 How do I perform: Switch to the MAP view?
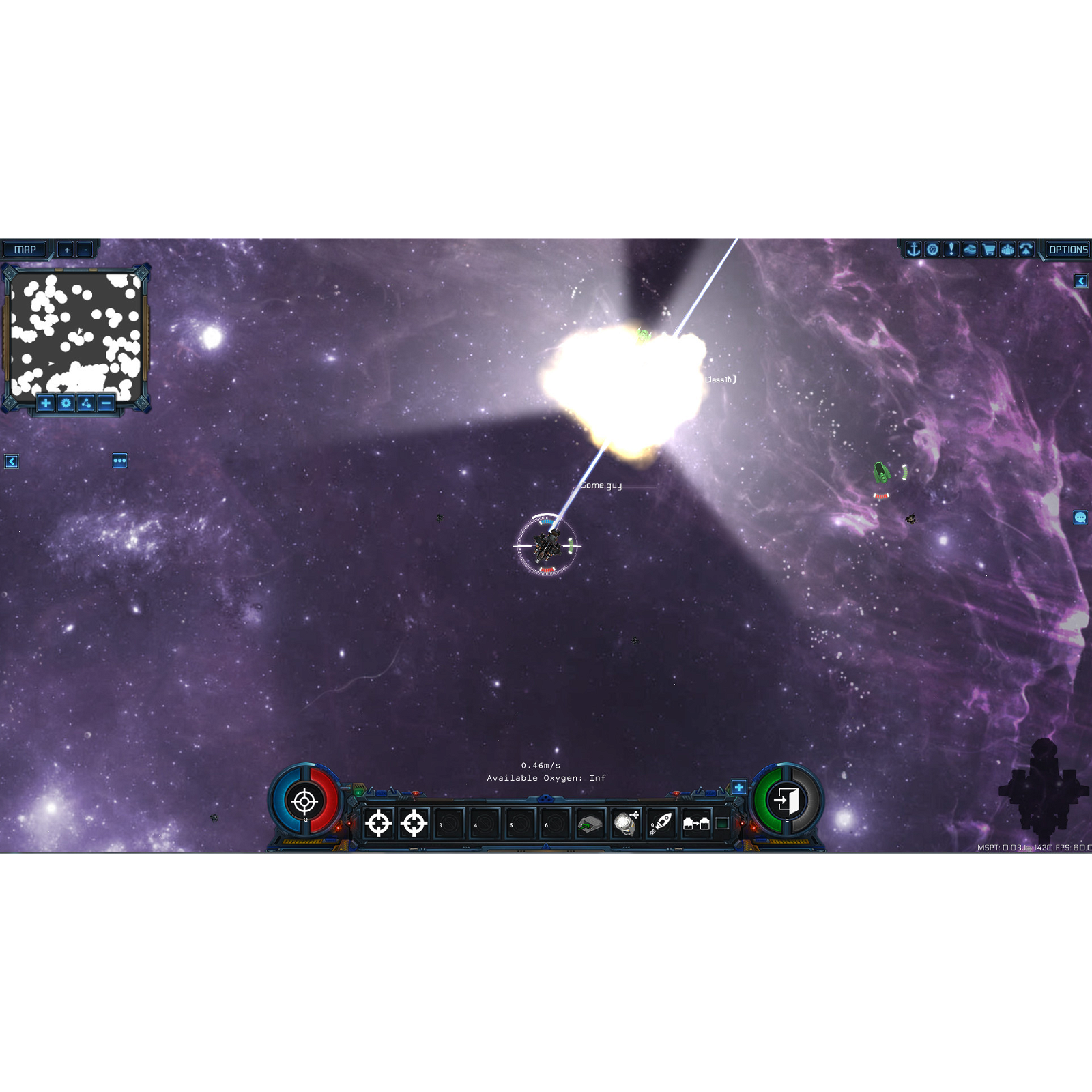[25, 249]
